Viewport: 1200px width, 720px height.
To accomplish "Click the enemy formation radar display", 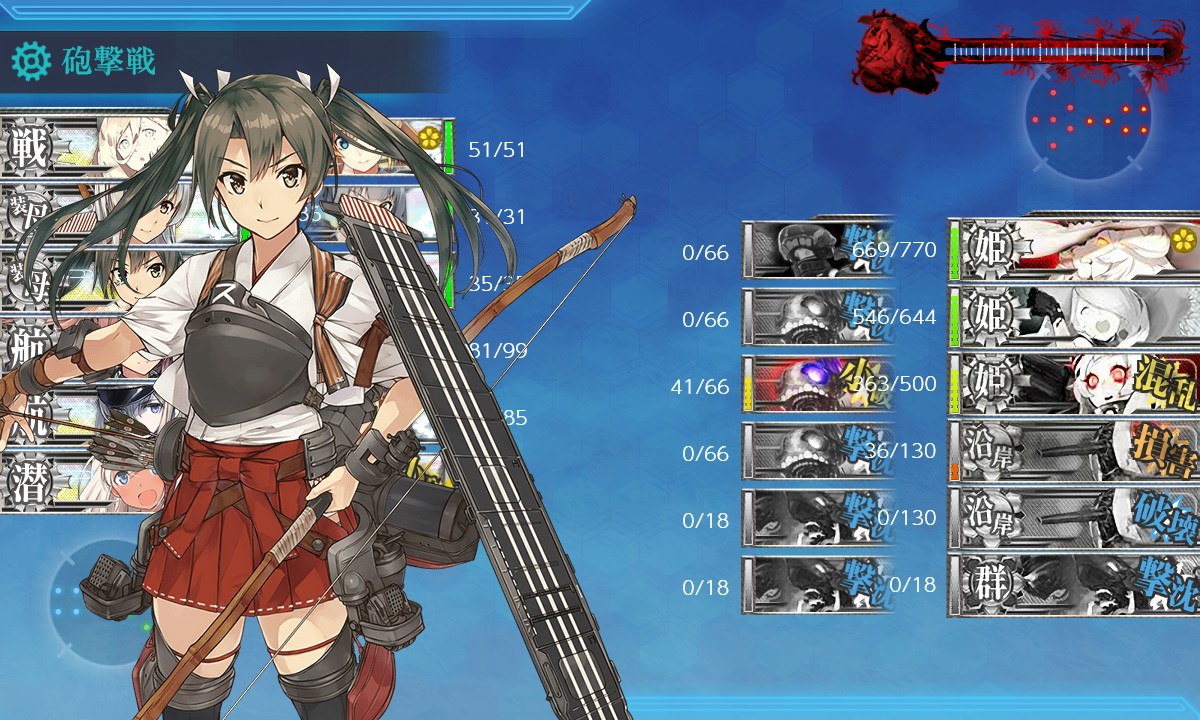I will click(1087, 120).
